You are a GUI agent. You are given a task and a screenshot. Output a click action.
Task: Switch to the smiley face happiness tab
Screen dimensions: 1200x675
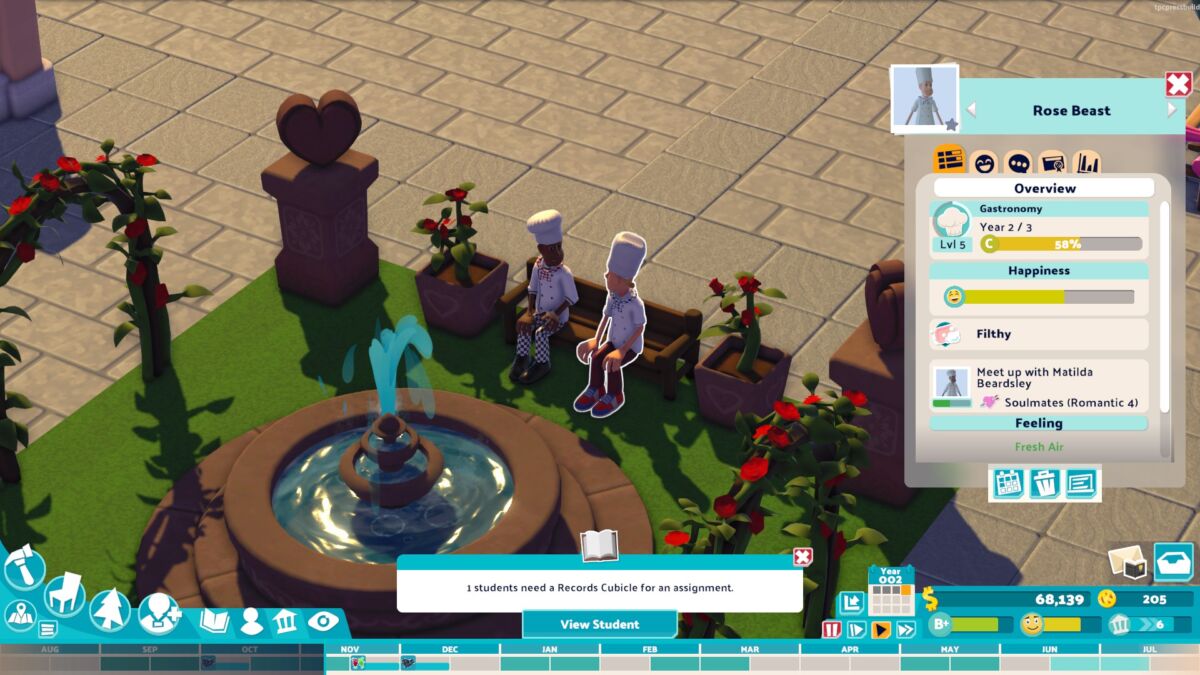[984, 162]
